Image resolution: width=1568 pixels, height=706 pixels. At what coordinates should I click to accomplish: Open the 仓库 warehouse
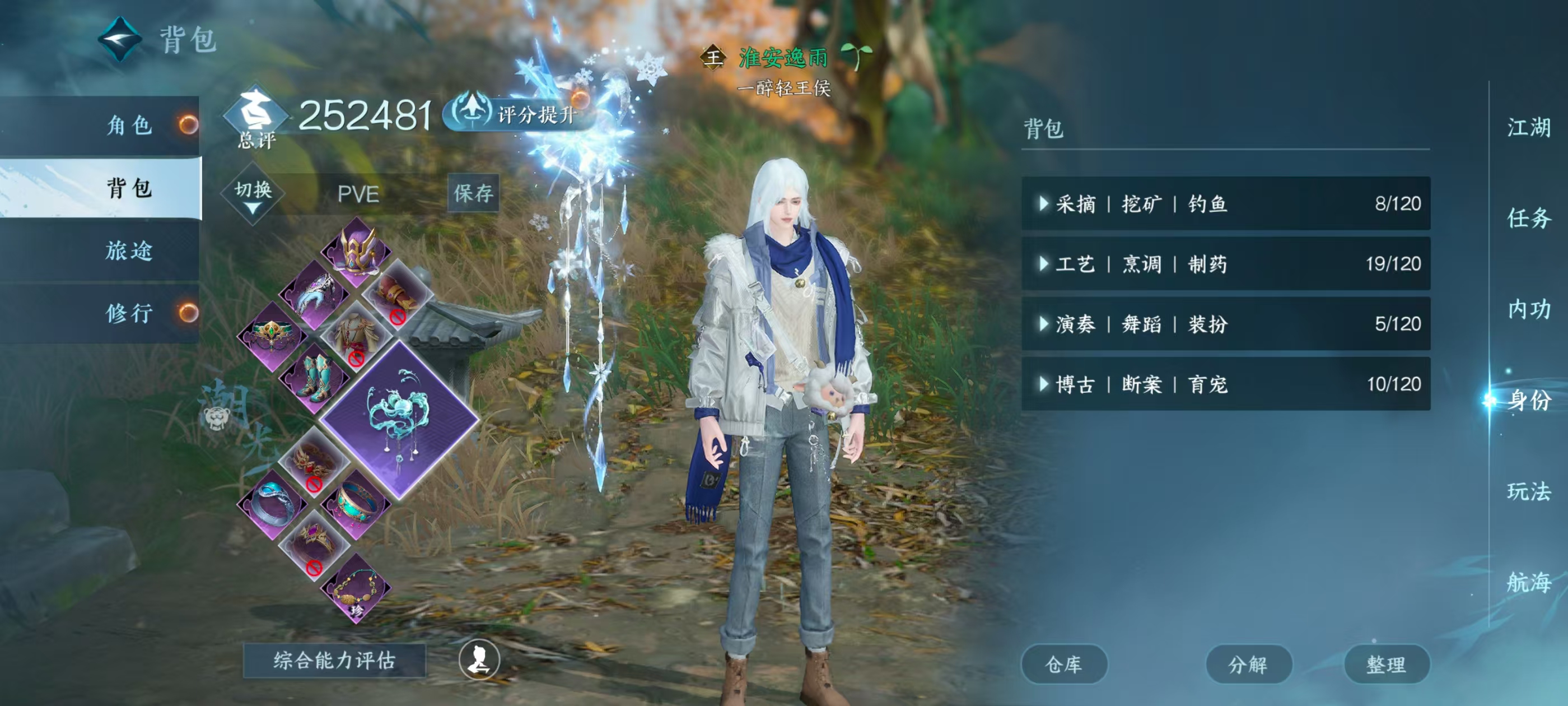[1063, 664]
